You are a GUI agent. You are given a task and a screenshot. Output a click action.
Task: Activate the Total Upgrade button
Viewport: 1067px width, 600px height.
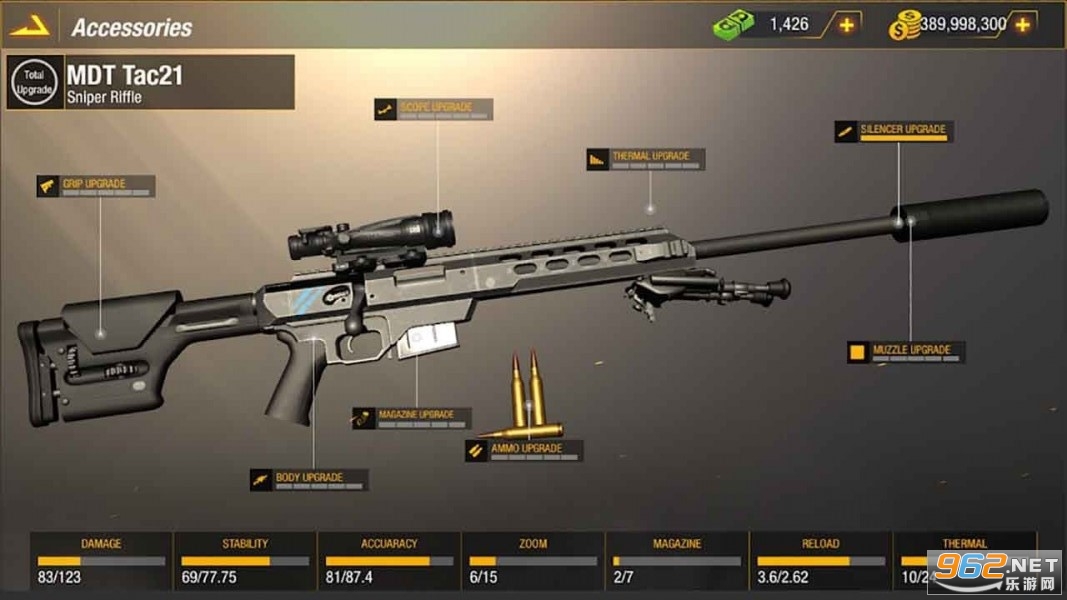[34, 82]
